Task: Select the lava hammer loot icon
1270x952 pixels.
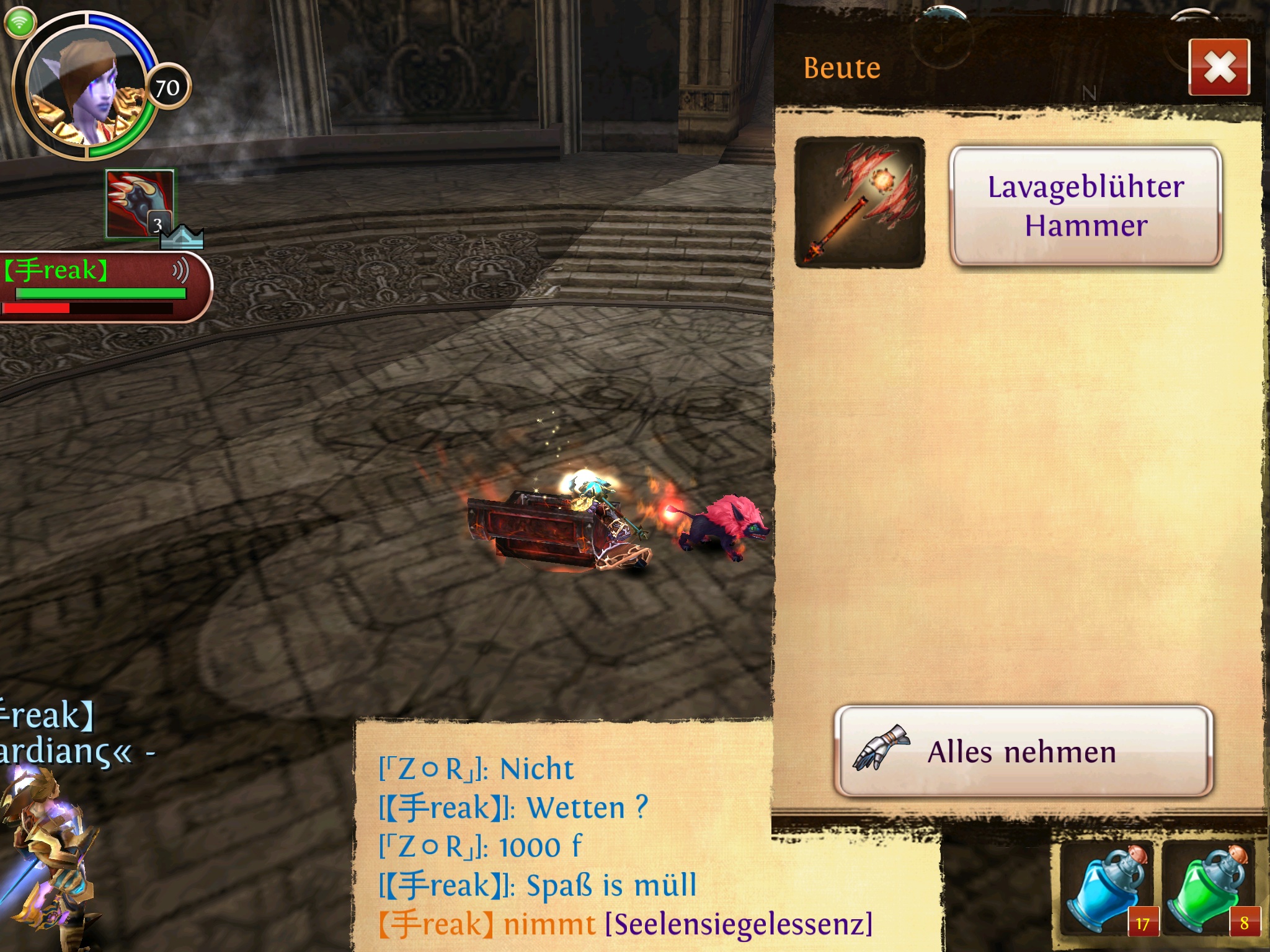Action: [859, 203]
